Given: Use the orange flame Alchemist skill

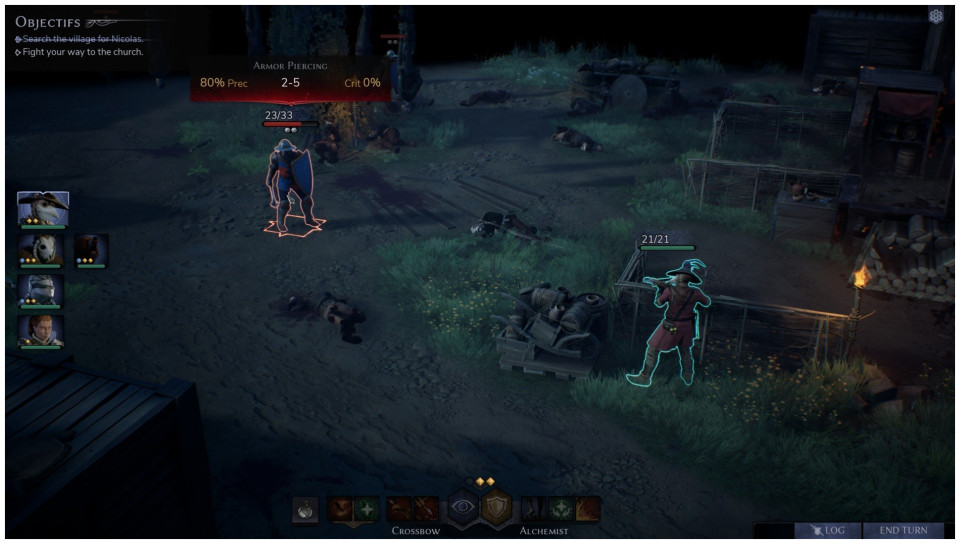Looking at the screenshot, I should coord(588,509).
